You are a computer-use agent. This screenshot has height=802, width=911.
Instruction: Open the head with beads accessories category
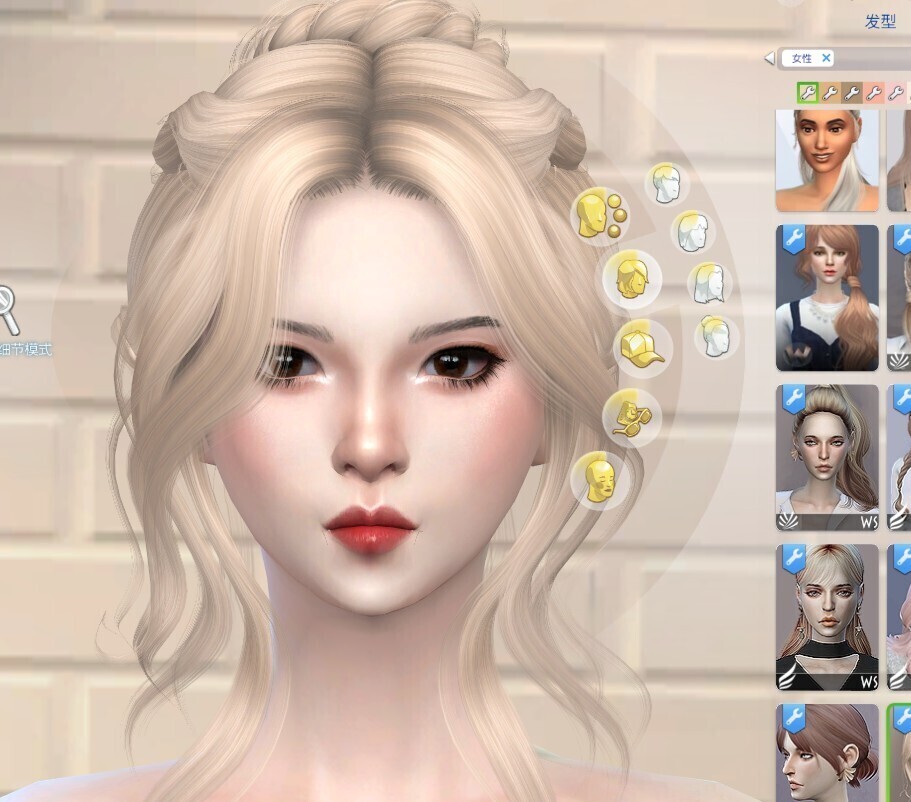coord(598,215)
